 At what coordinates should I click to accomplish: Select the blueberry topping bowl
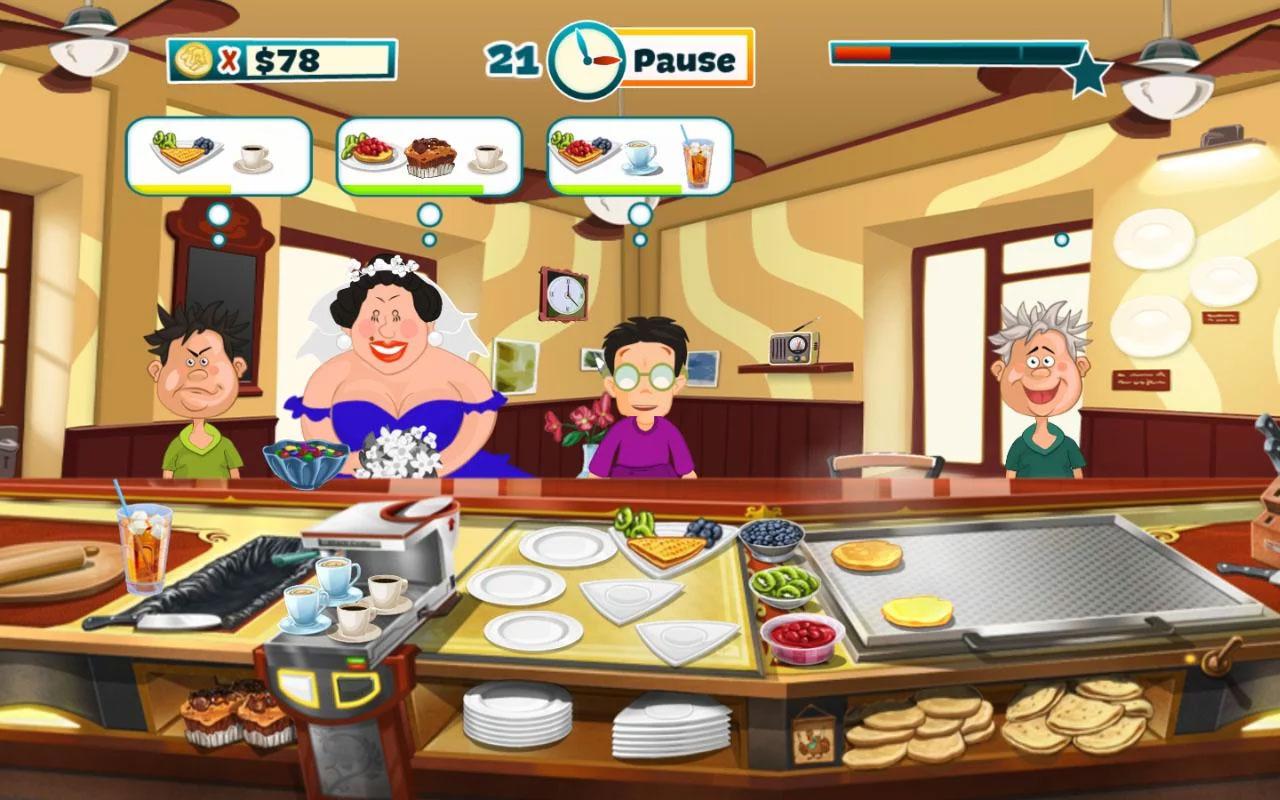770,537
